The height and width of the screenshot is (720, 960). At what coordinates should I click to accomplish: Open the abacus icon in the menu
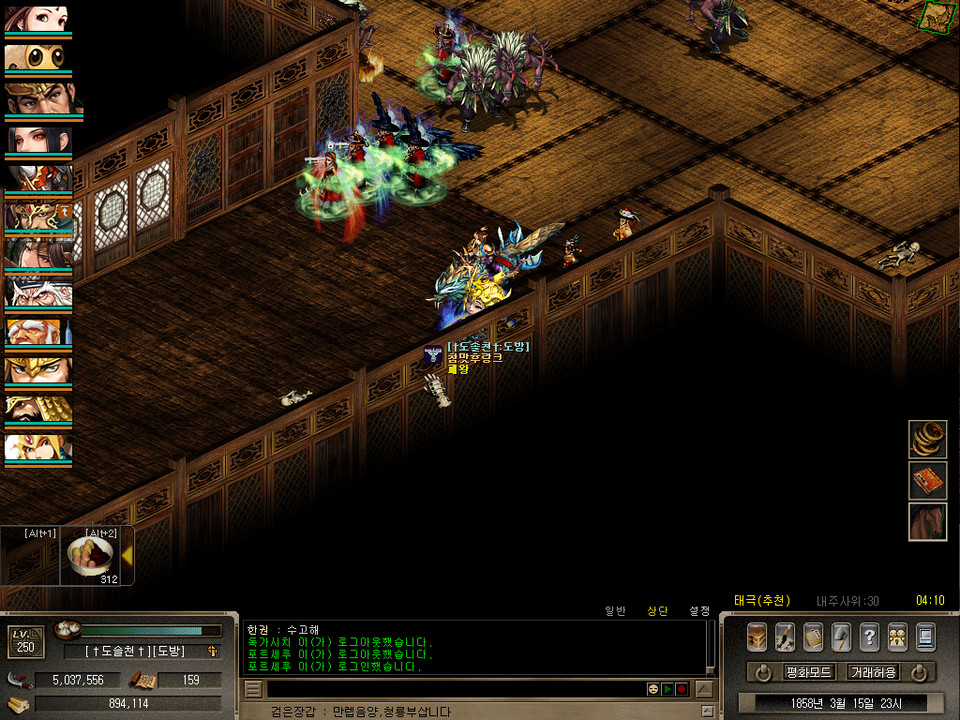tap(813, 637)
